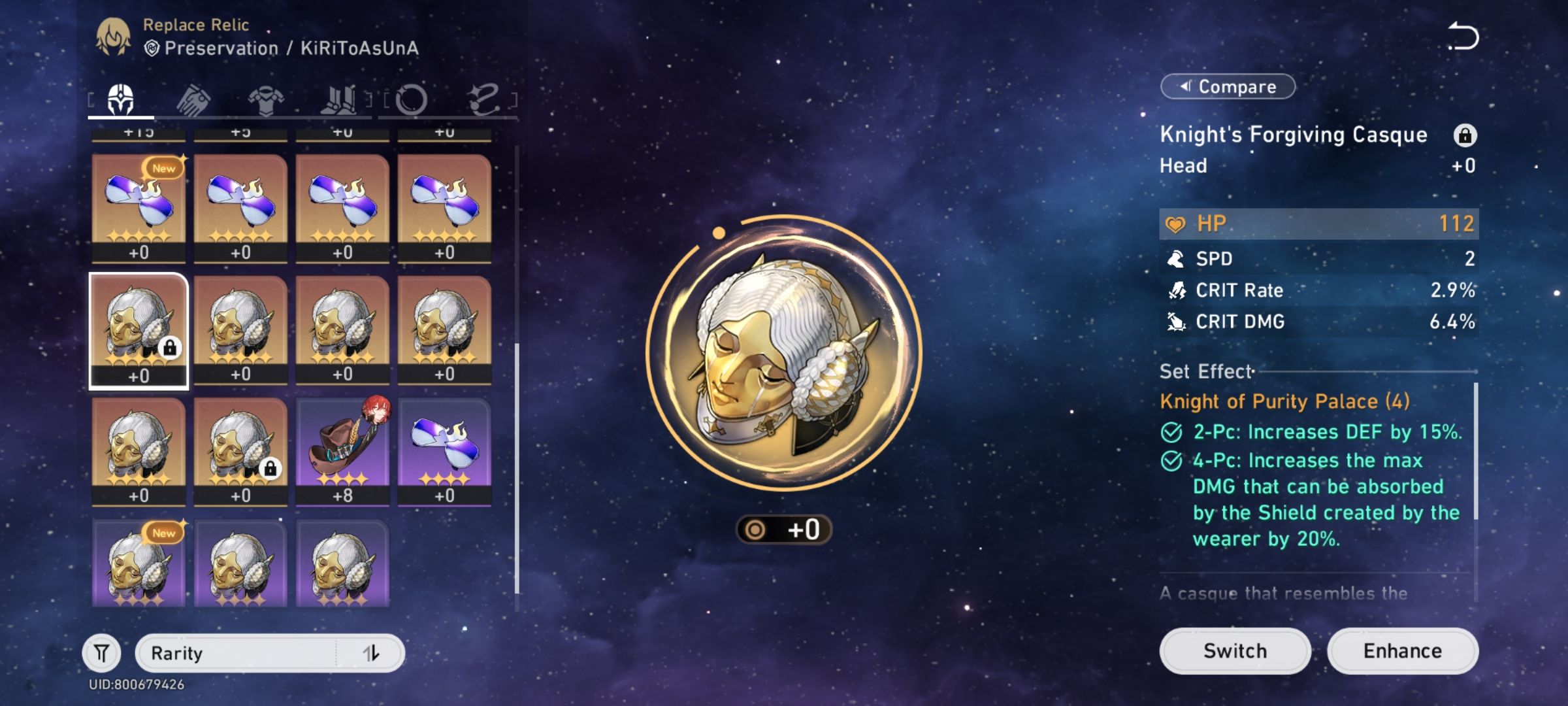Select the Planar Sphere category icon
Image resolution: width=1568 pixels, height=706 pixels.
412,98
